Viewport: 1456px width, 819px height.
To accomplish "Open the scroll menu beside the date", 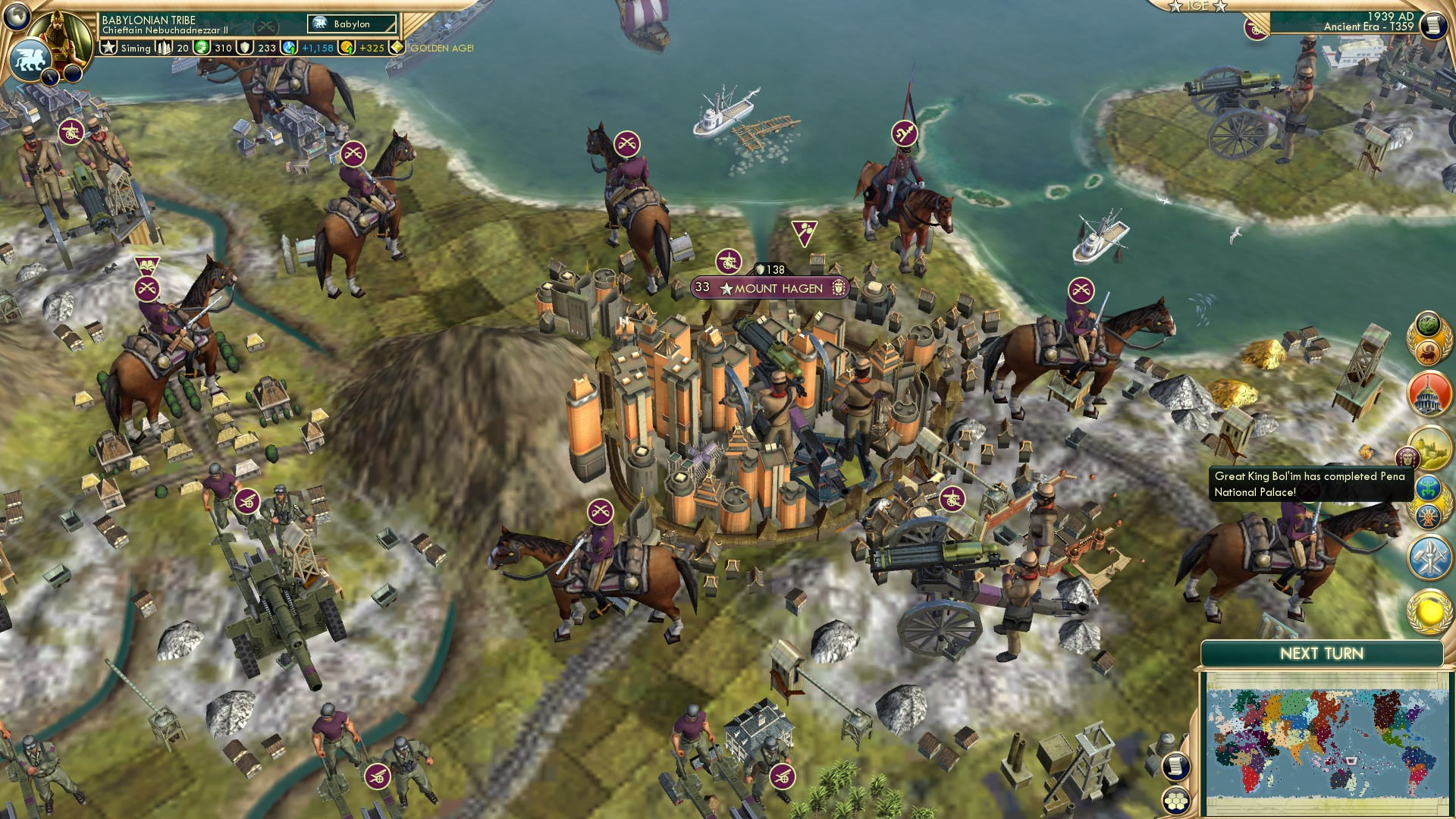I will tap(1432, 26).
